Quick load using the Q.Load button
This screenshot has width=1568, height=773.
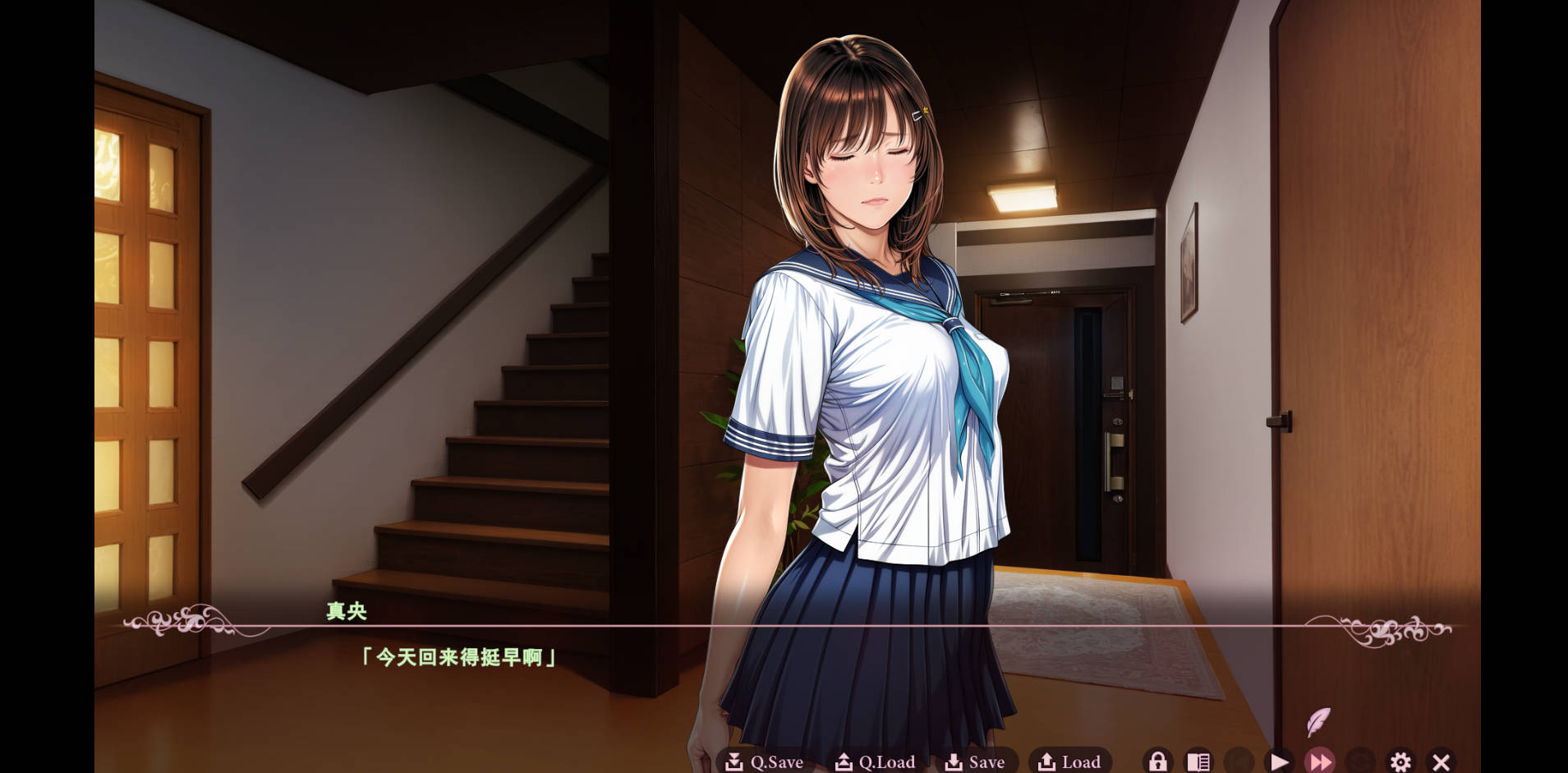tap(875, 761)
